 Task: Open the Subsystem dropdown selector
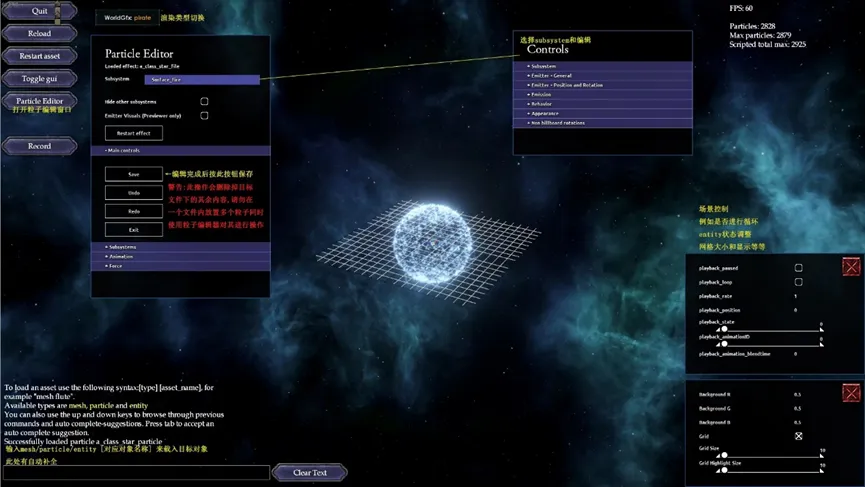(x=202, y=79)
